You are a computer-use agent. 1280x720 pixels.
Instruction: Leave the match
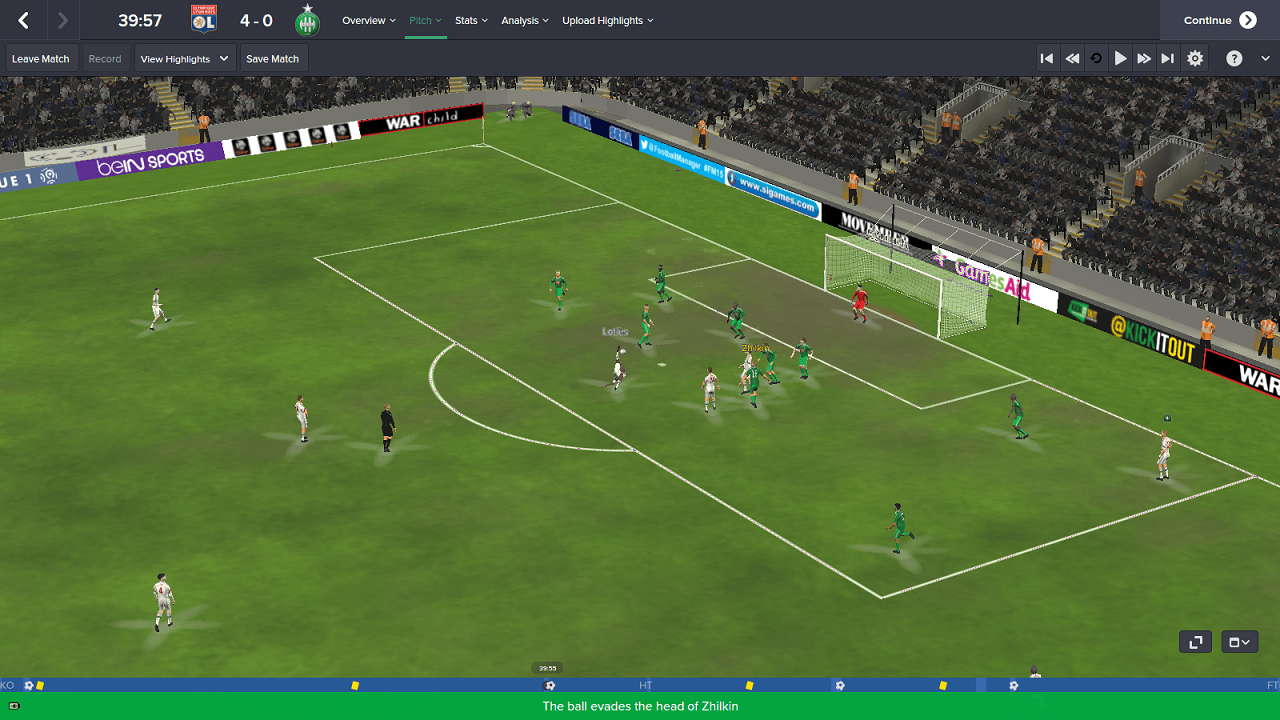click(41, 59)
